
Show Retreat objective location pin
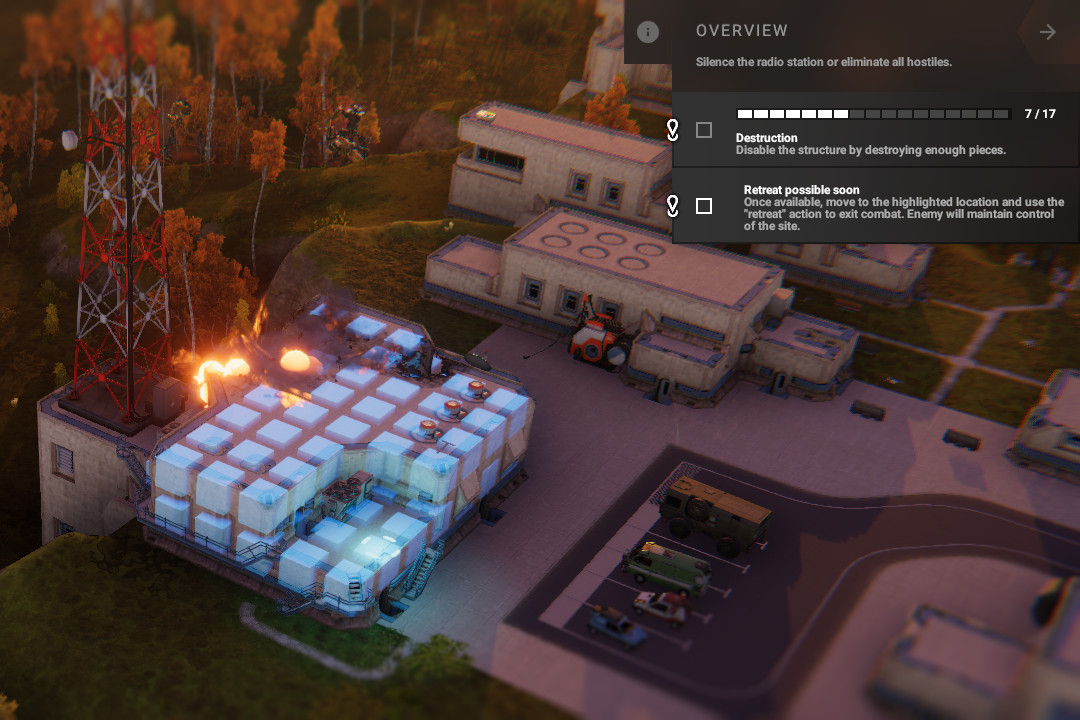[673, 206]
